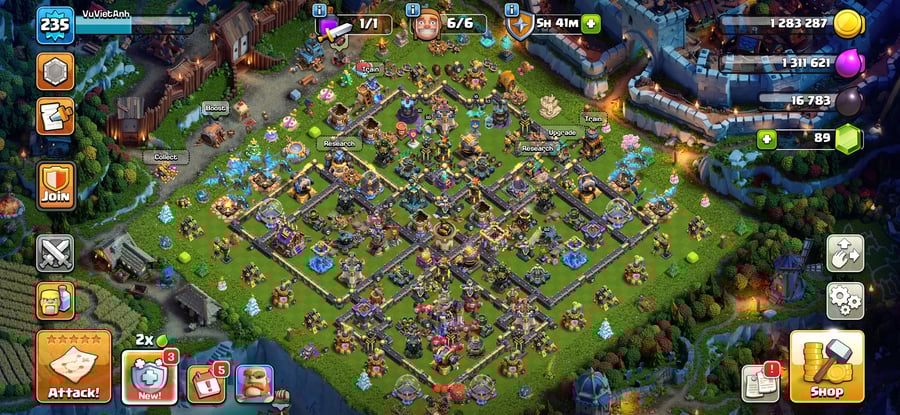Open the settings gears menu

845,299
